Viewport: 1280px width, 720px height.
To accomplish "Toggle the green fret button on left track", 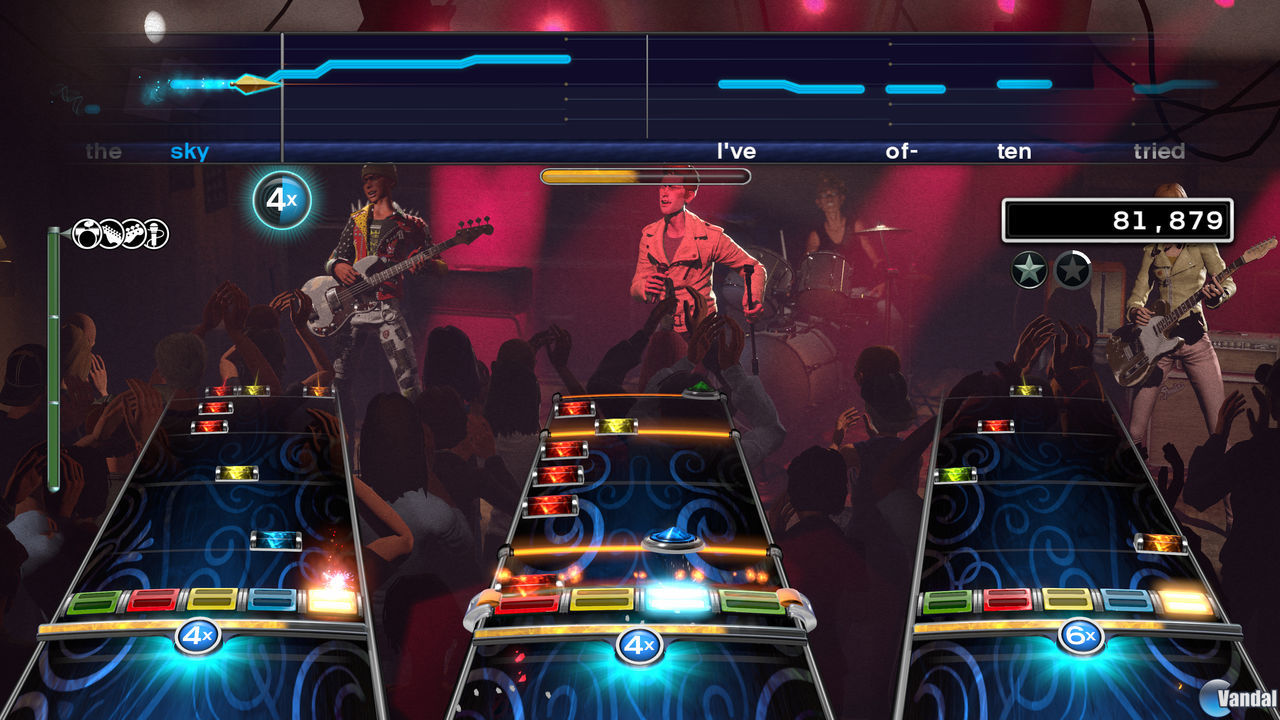I will click(93, 600).
